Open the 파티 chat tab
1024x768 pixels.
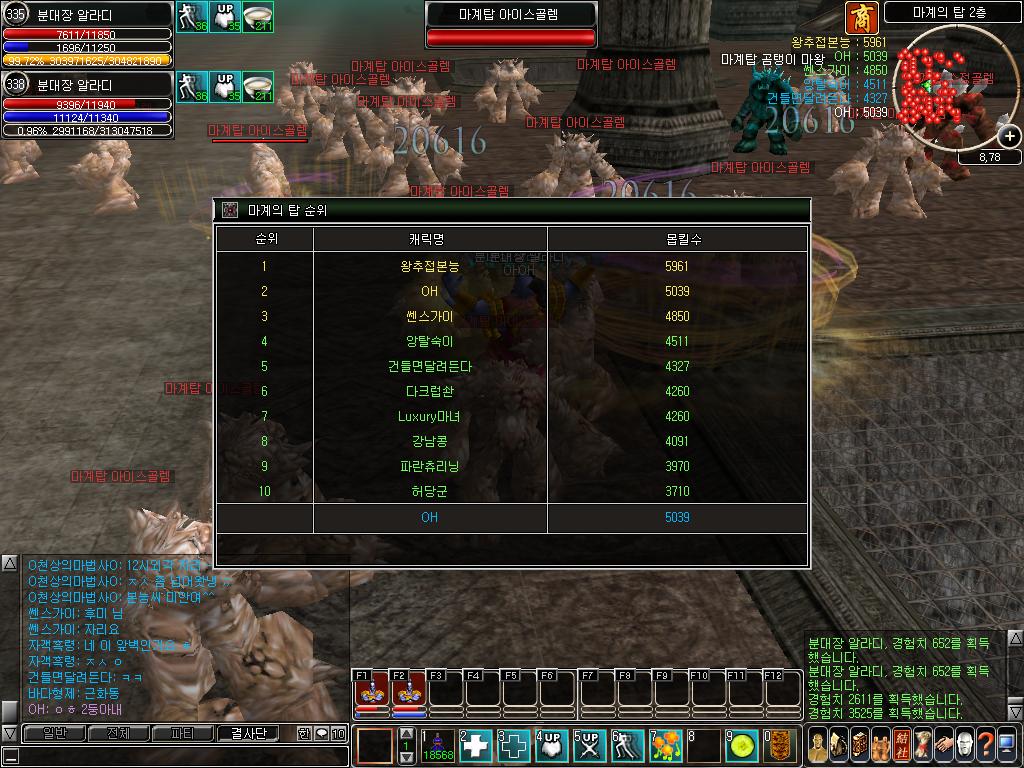tap(183, 733)
